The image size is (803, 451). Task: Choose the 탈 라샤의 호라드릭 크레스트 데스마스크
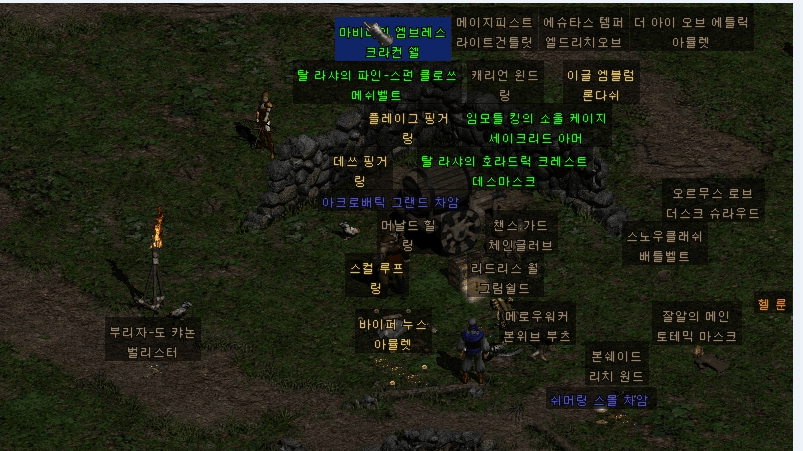[x=504, y=171]
